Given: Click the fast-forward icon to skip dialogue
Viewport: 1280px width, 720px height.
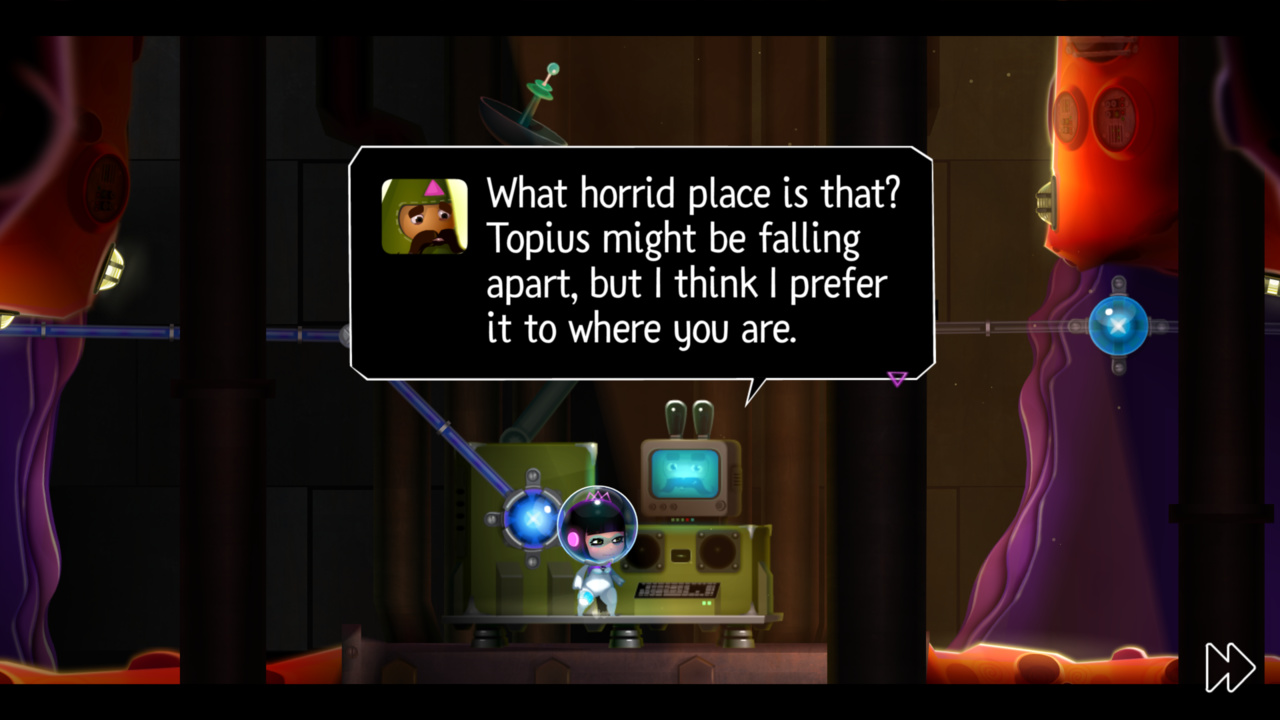Looking at the screenshot, I should point(1228,666).
